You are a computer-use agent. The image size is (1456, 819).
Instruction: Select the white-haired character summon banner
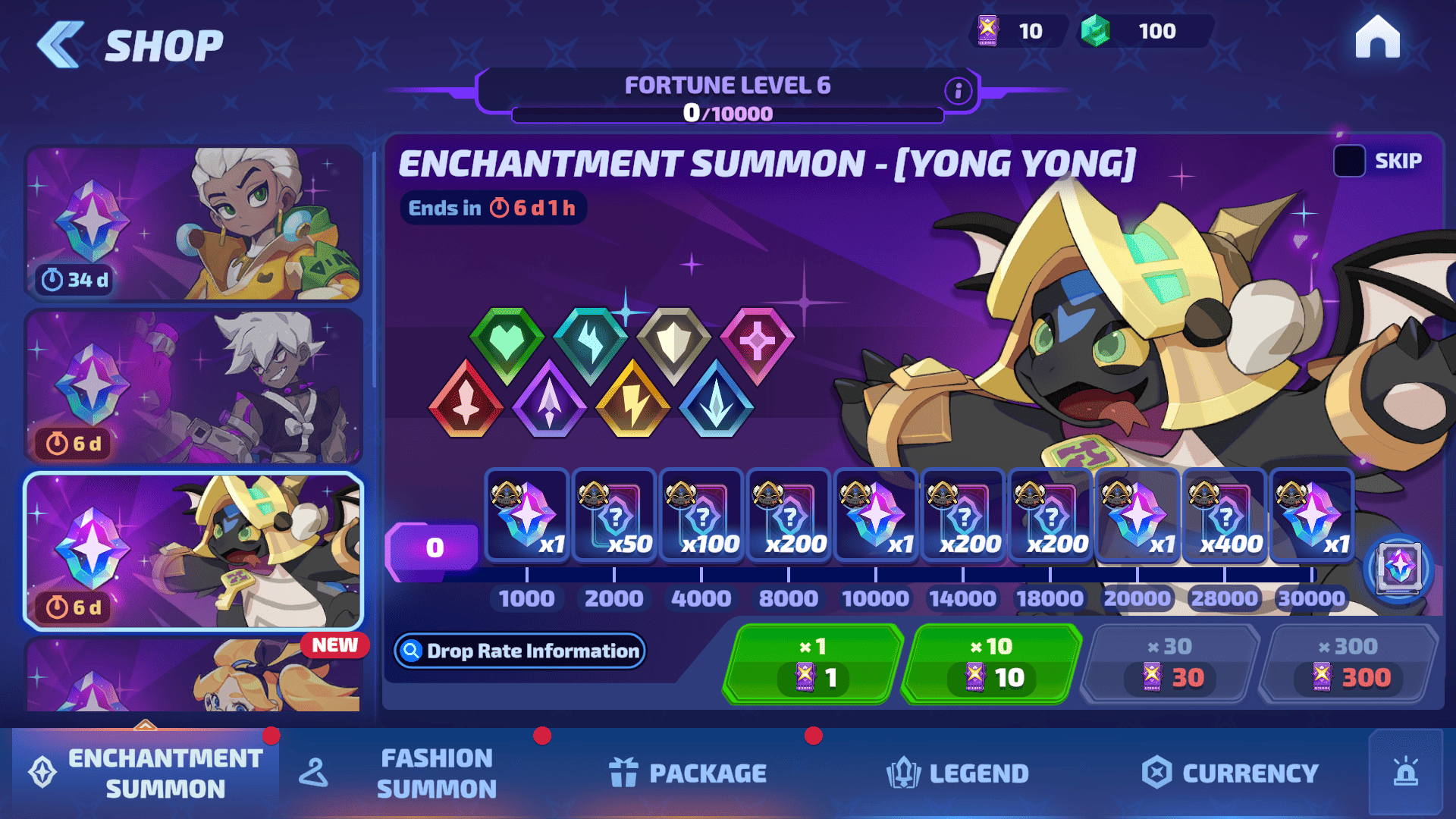pyautogui.click(x=193, y=388)
